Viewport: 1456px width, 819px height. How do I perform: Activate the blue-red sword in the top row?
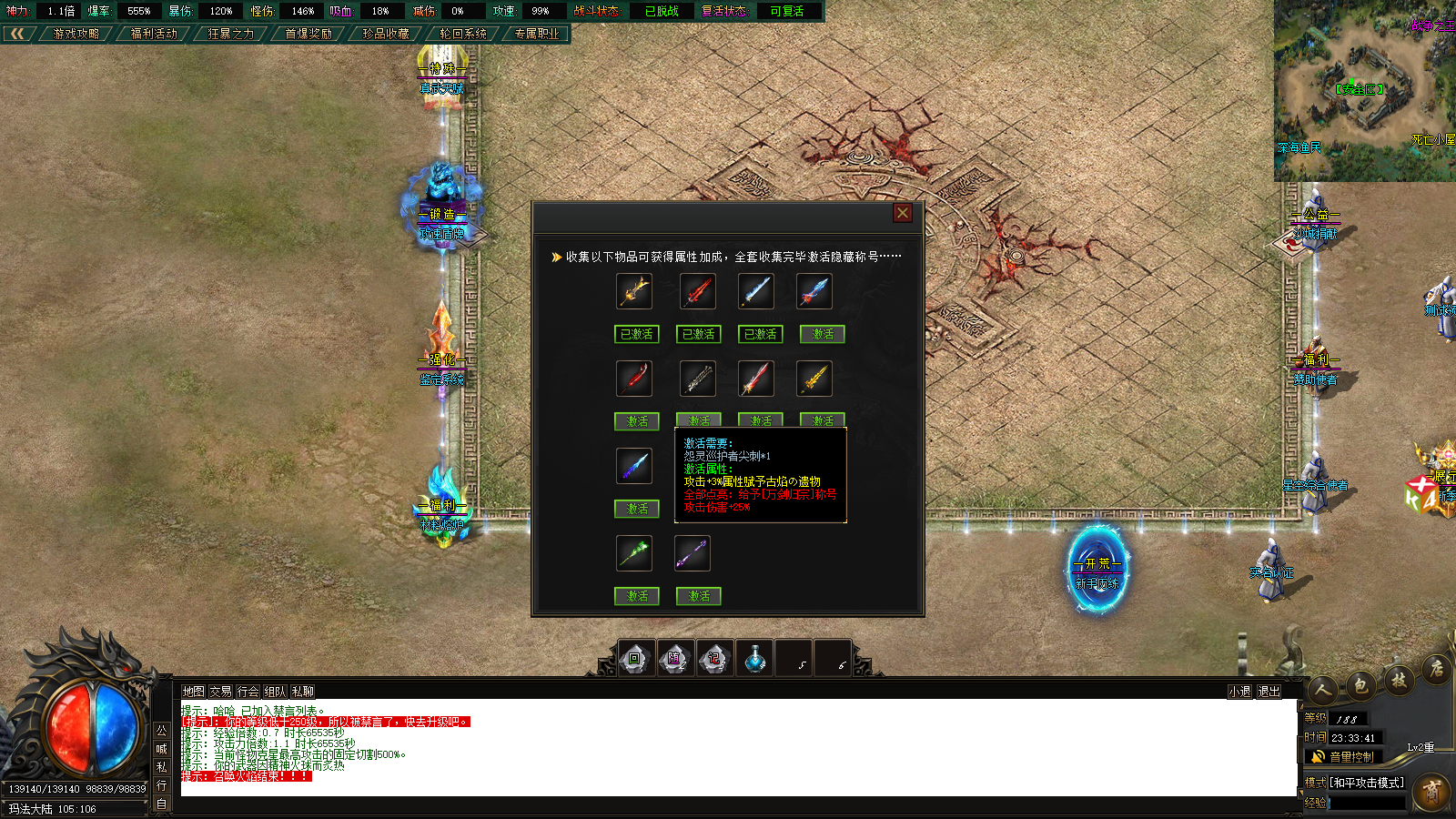point(823,334)
